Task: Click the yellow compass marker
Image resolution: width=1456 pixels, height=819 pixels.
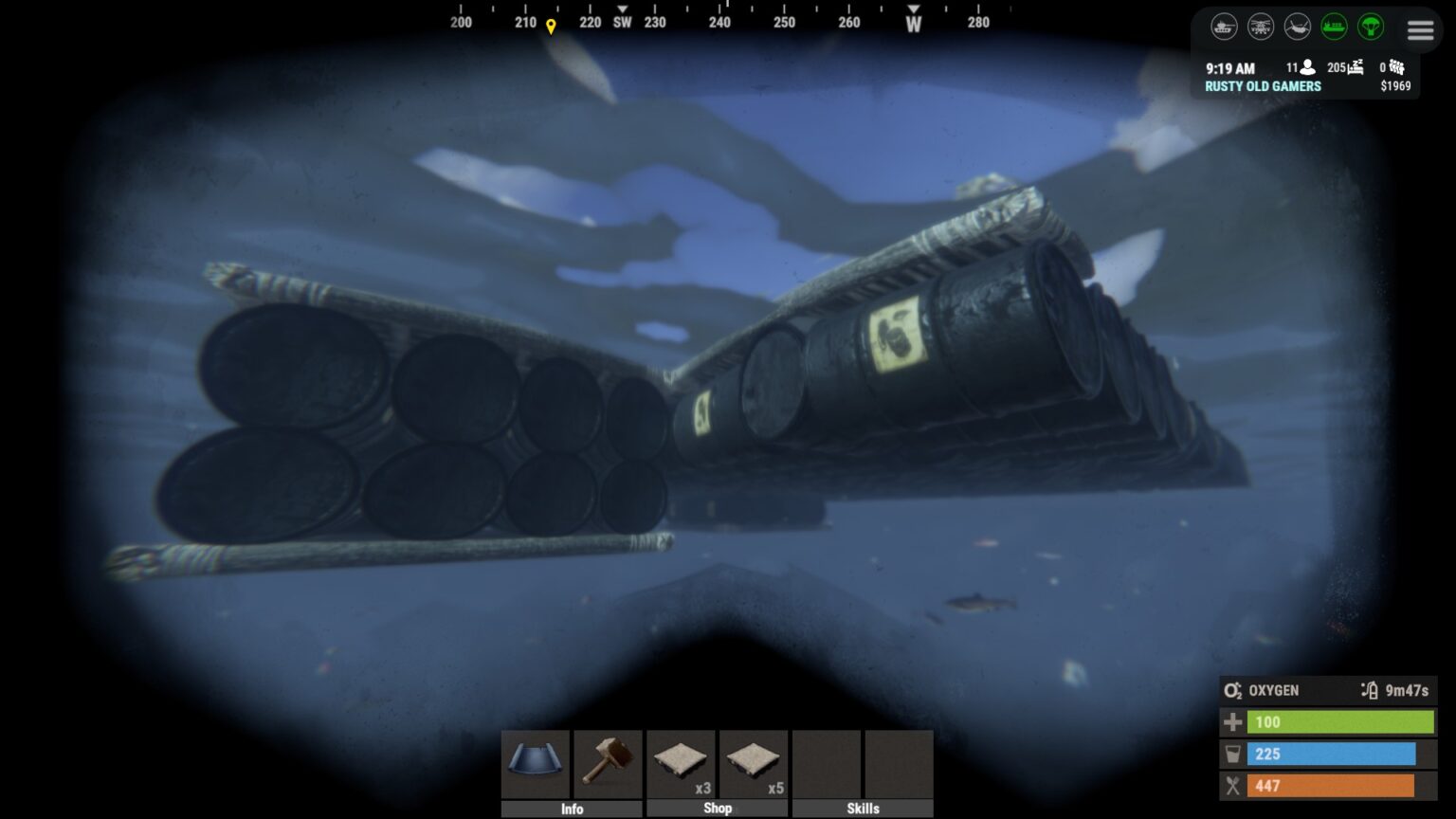Action: click(x=550, y=24)
